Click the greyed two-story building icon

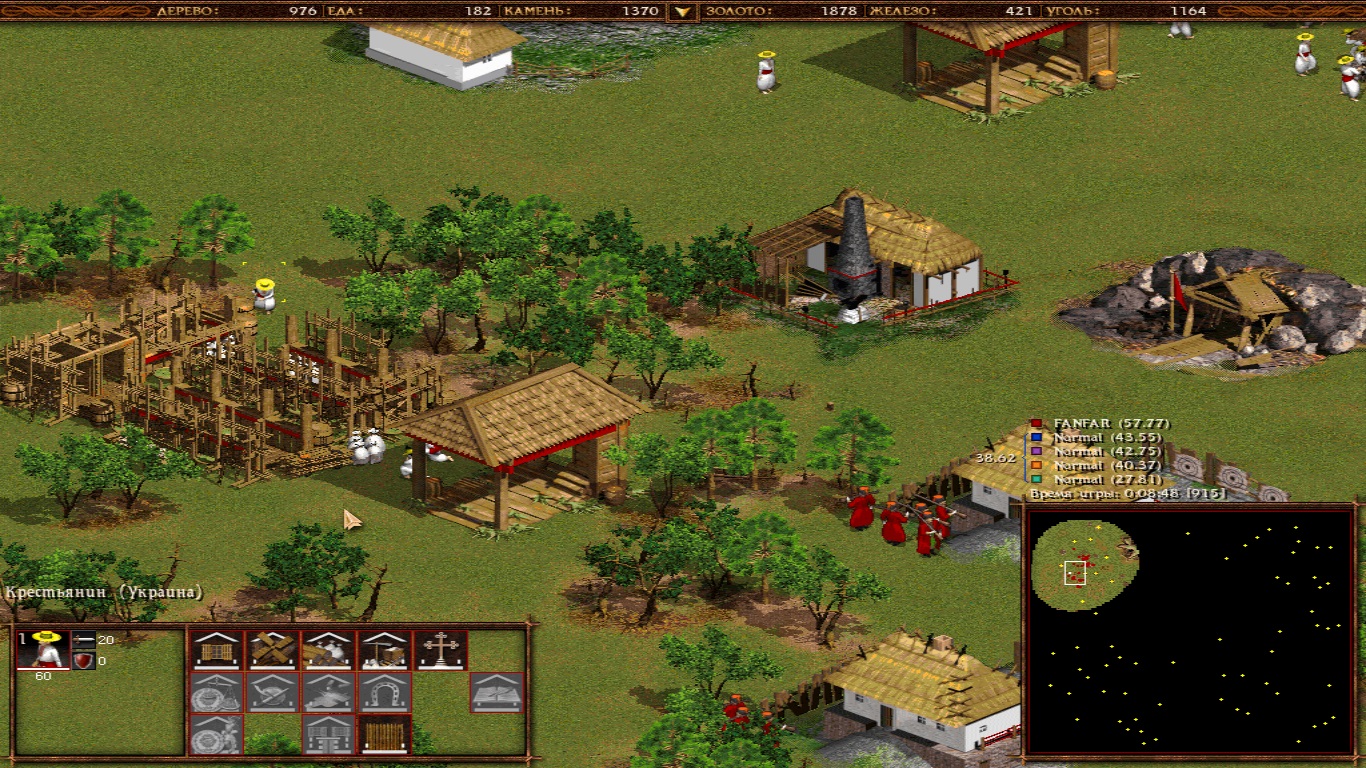point(328,734)
